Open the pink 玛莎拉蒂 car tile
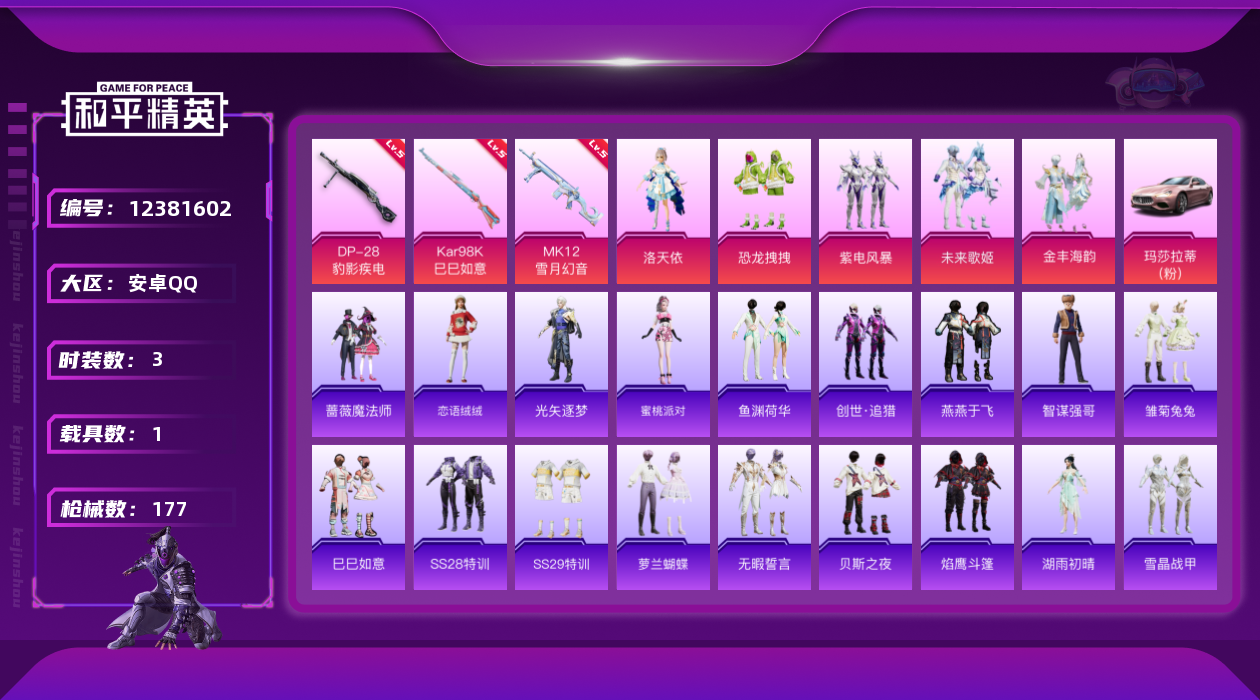Image resolution: width=1260 pixels, height=700 pixels. 1170,211
